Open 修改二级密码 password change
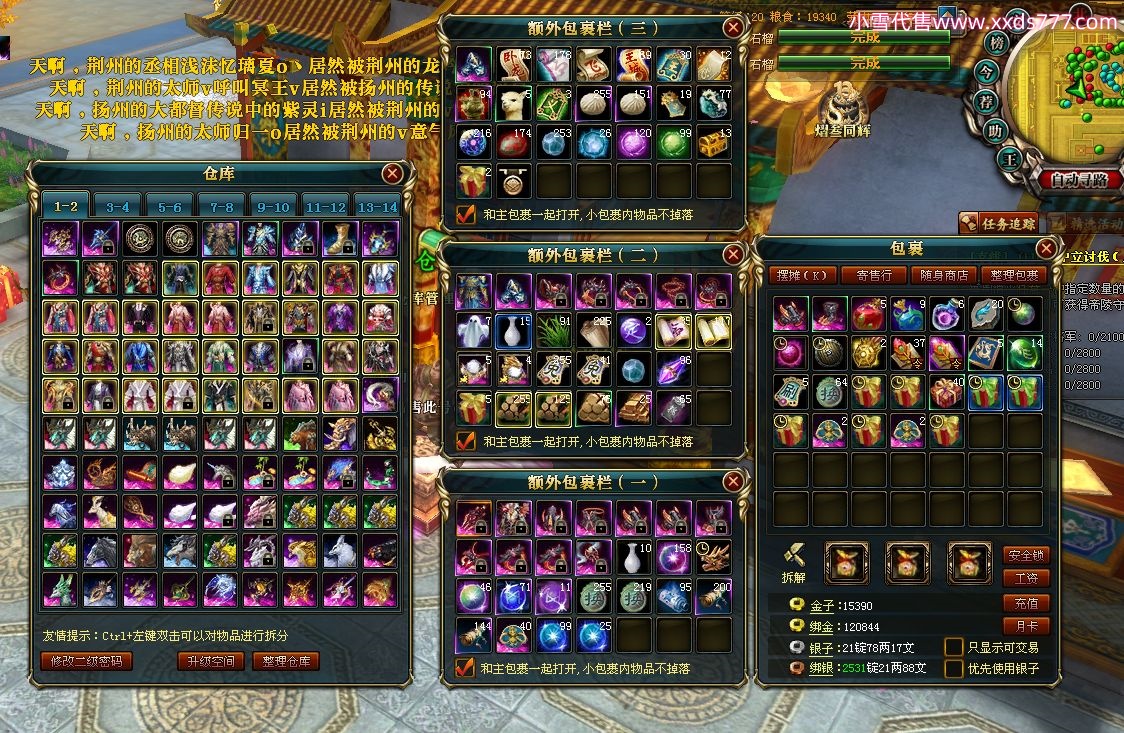The width and height of the screenshot is (1124, 733). click(87, 661)
